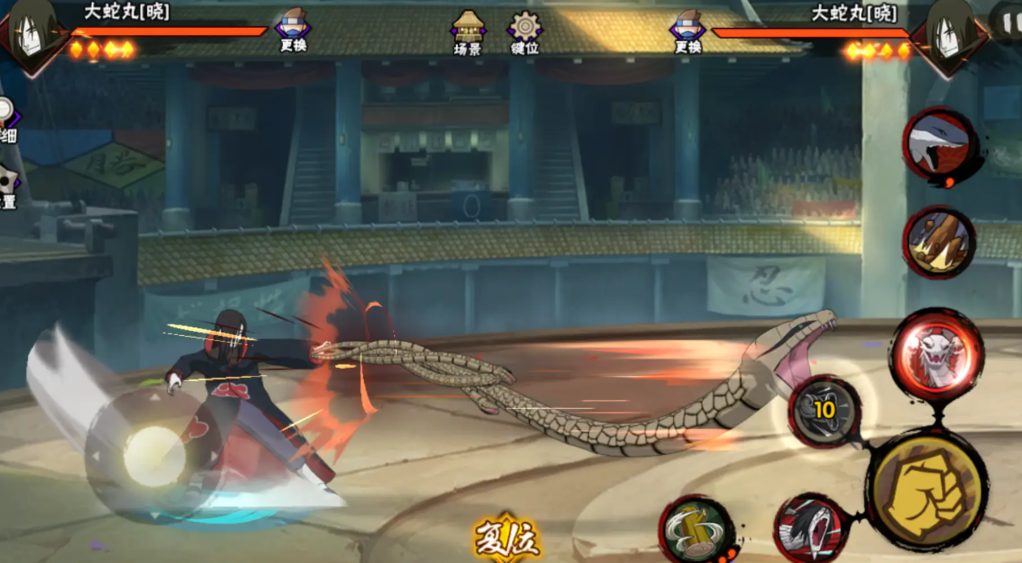Touch the virtual movement joystick knob
The image size is (1022, 563).
coord(155,456)
